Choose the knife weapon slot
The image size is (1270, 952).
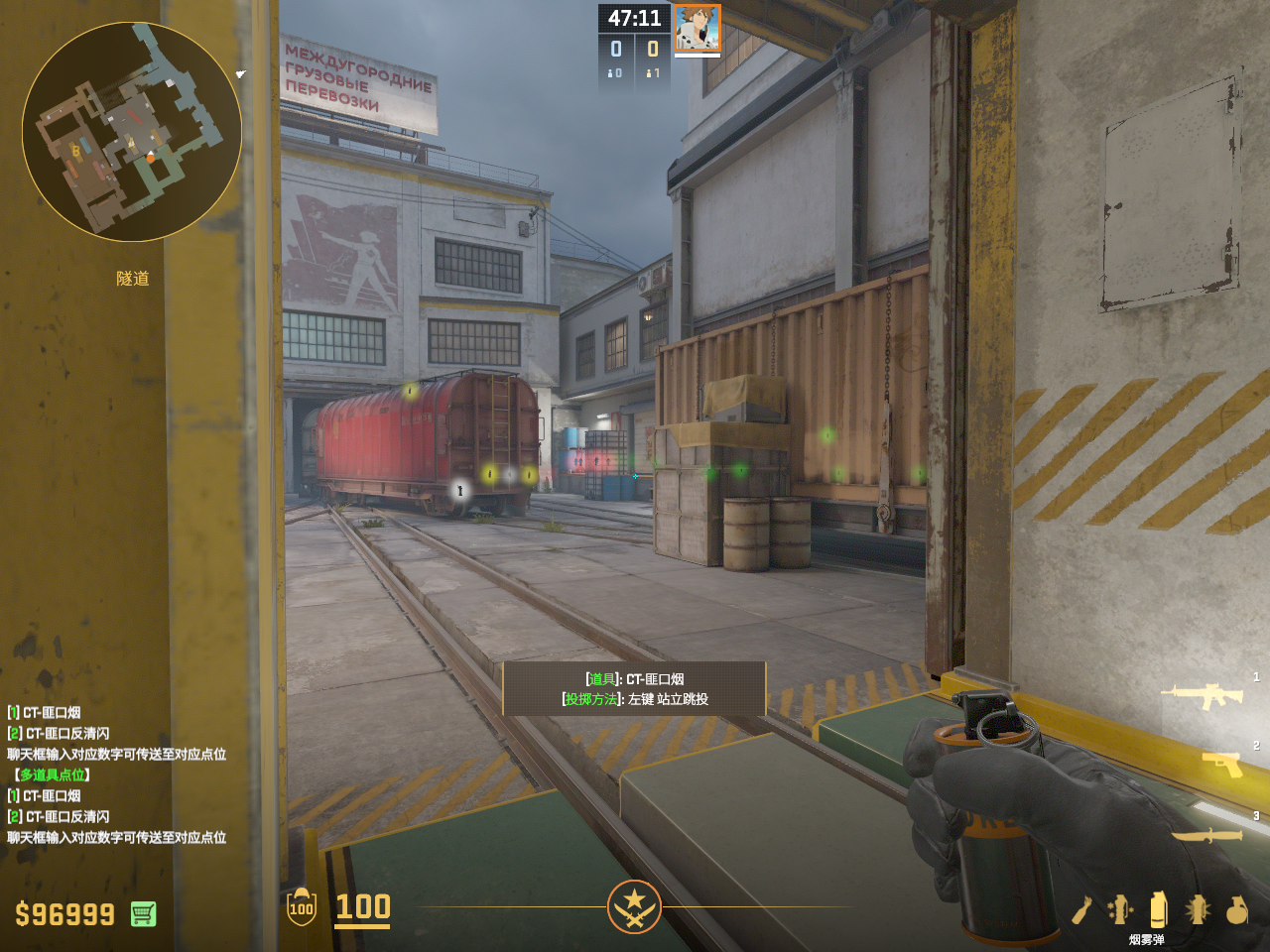(x=1208, y=835)
